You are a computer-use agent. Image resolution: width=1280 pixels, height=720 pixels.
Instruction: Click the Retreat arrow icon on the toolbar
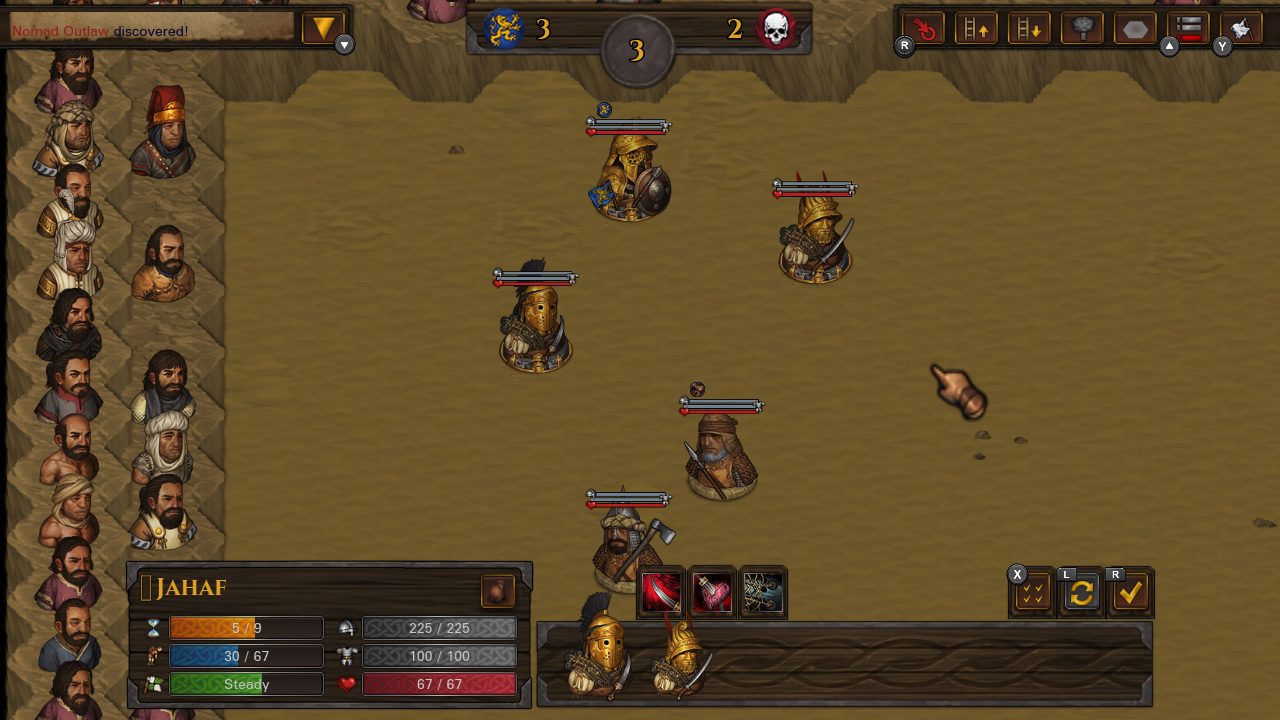point(922,28)
